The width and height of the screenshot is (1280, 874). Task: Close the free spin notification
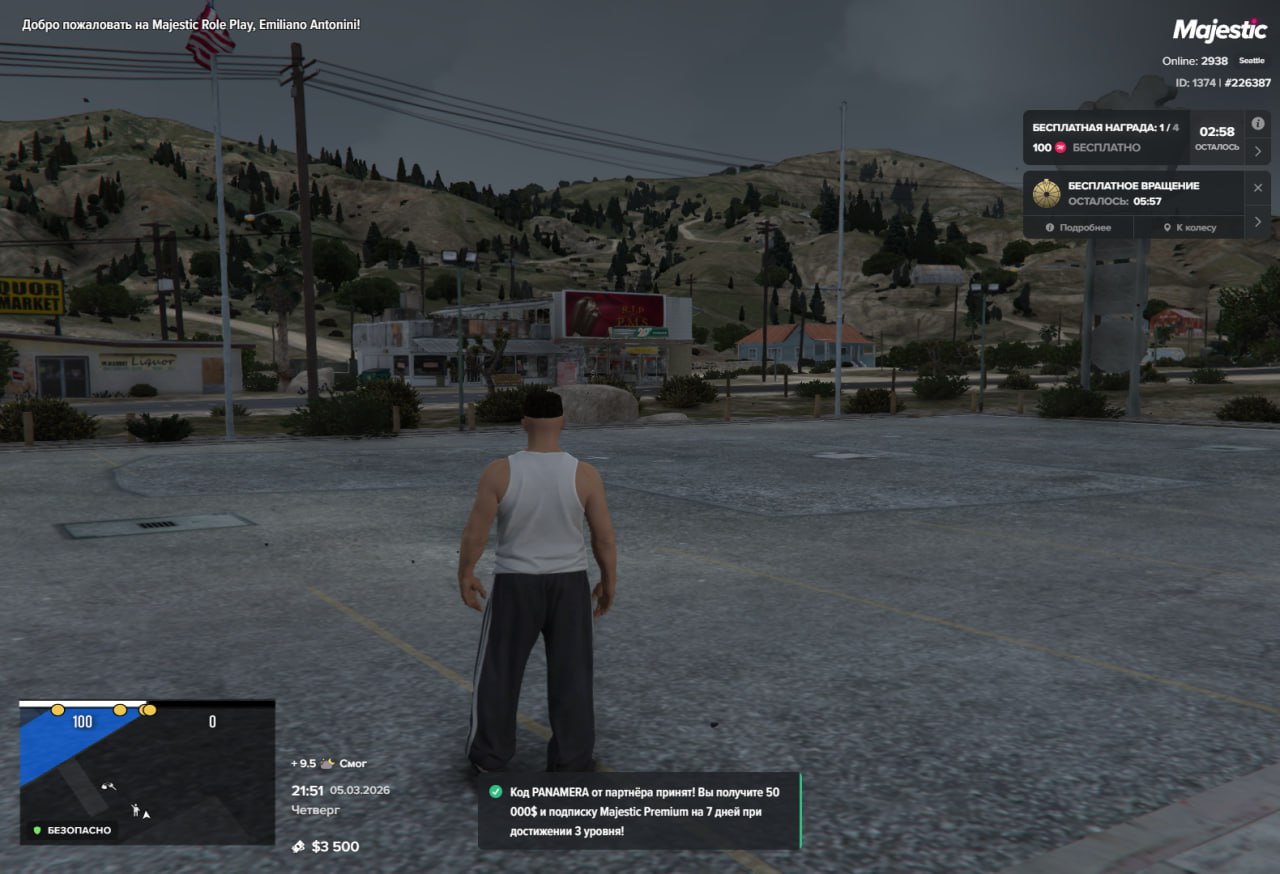coord(1258,188)
